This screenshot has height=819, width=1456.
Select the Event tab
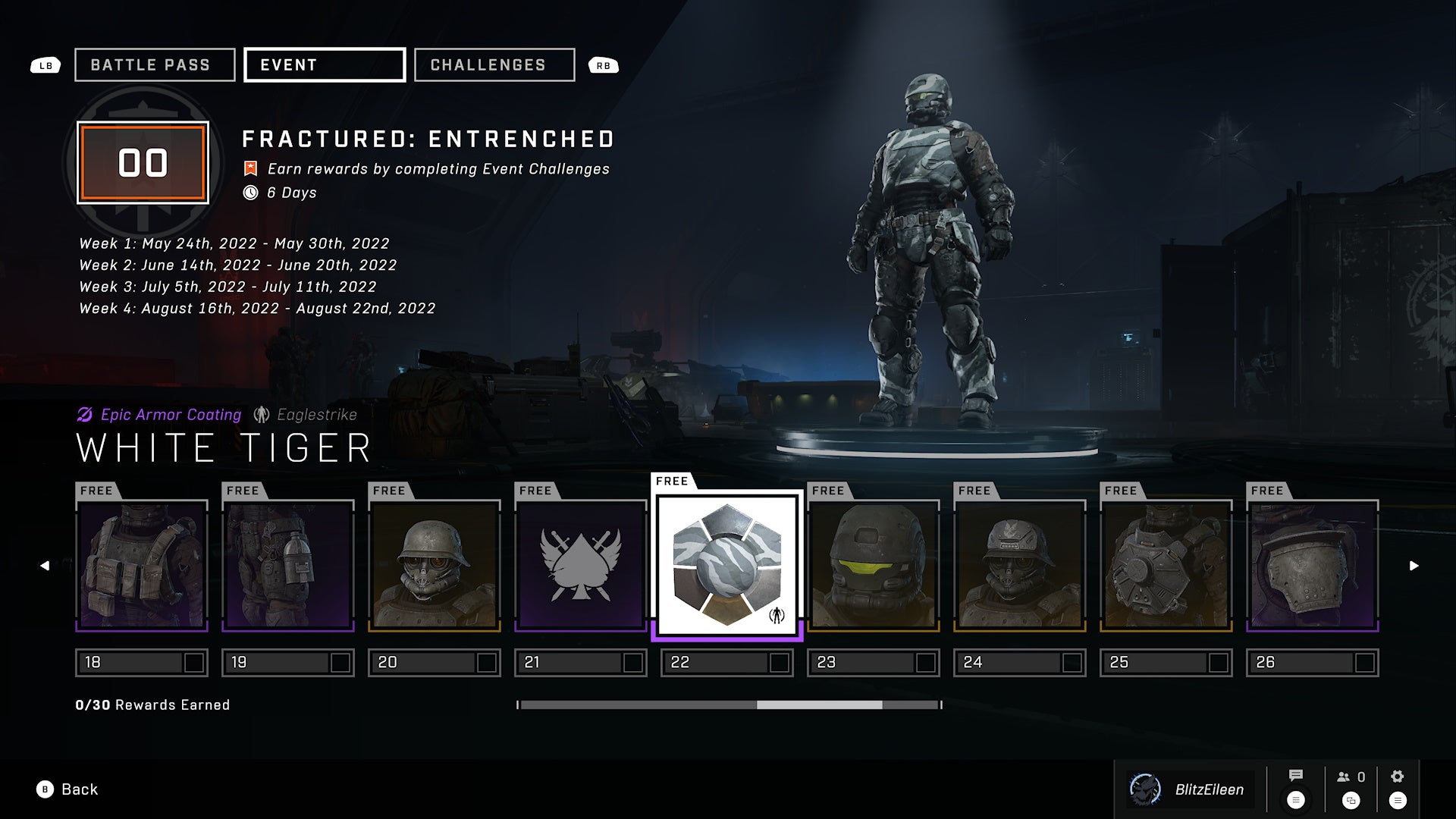coord(324,65)
